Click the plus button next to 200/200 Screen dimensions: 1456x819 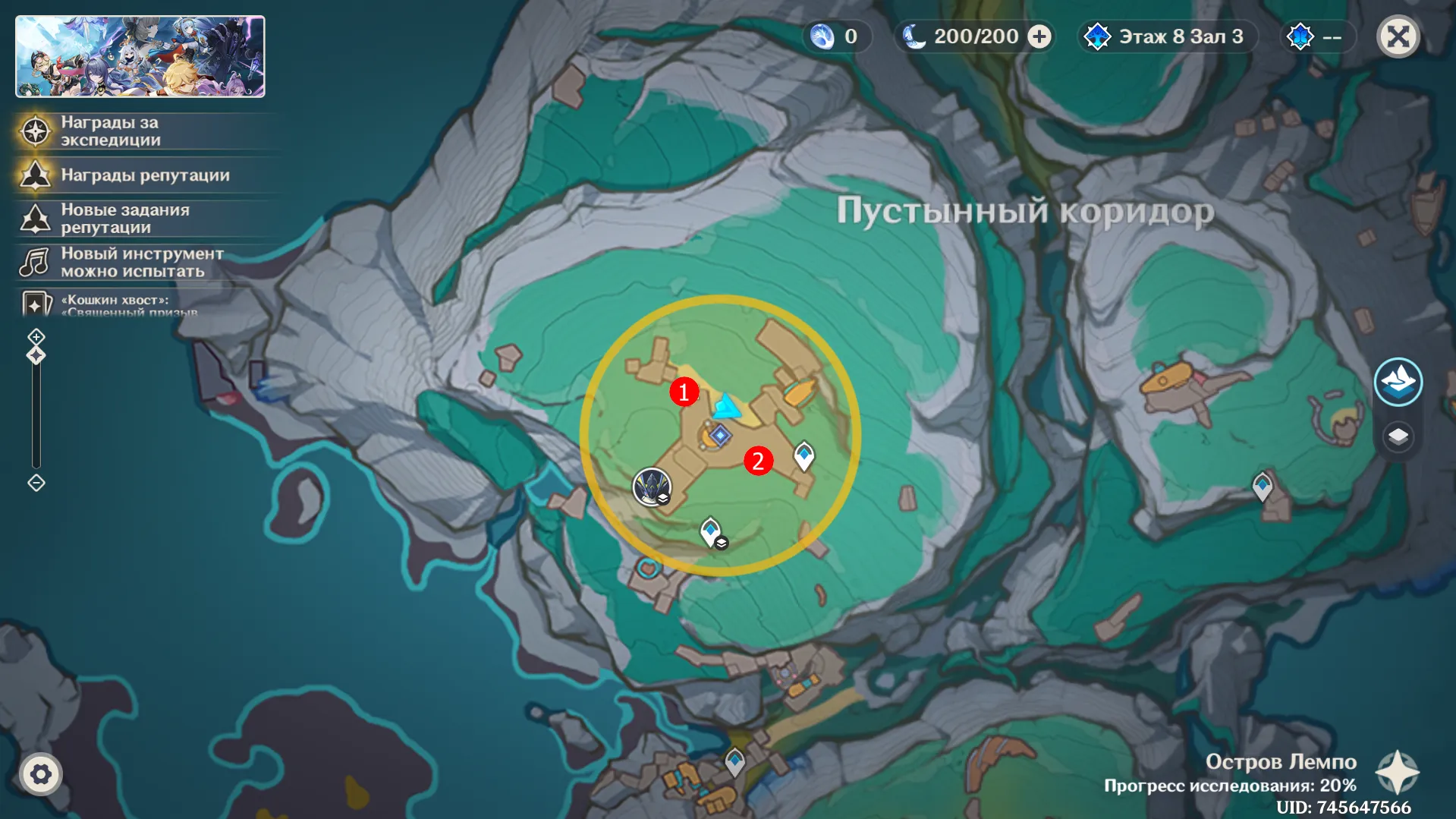tap(1039, 36)
